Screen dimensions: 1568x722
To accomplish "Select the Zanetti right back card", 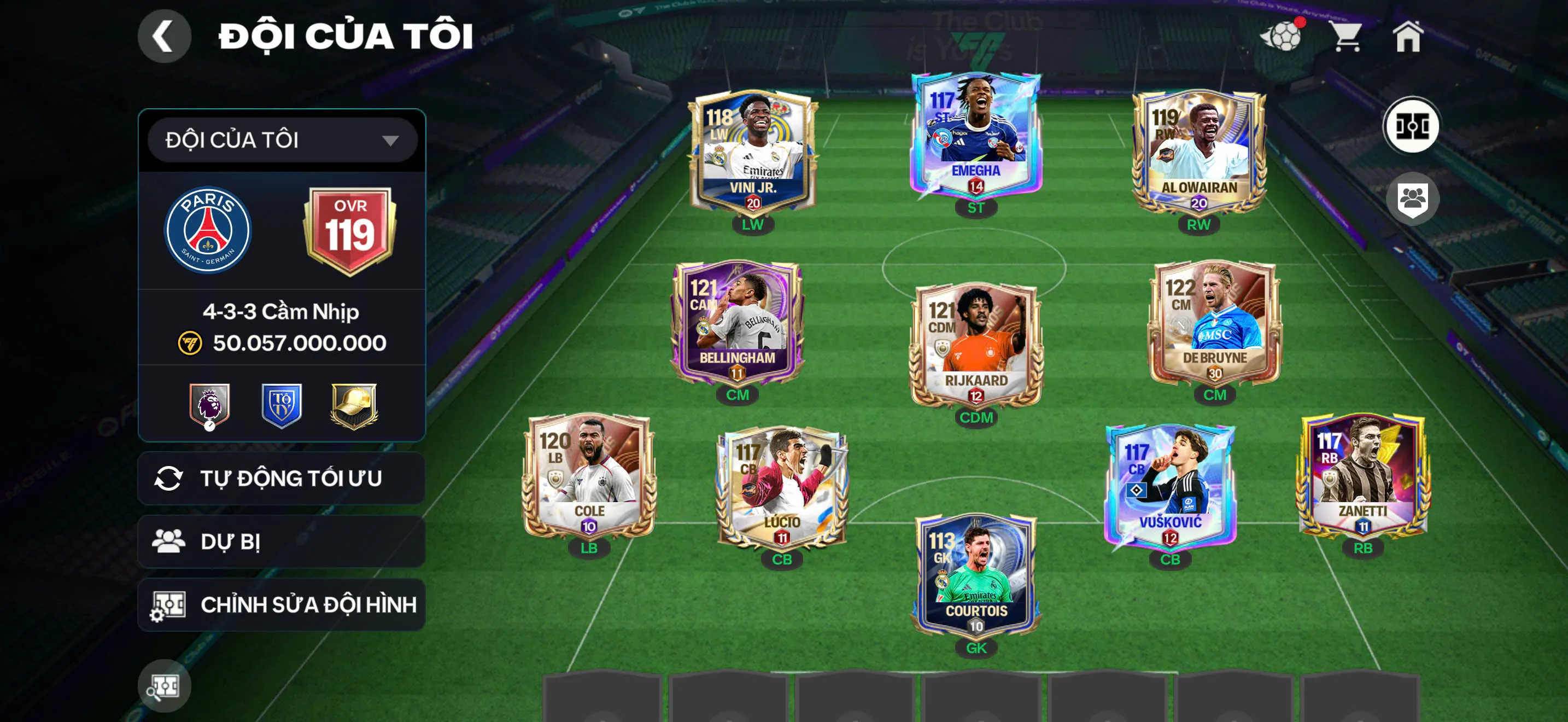I will pos(1363,476).
